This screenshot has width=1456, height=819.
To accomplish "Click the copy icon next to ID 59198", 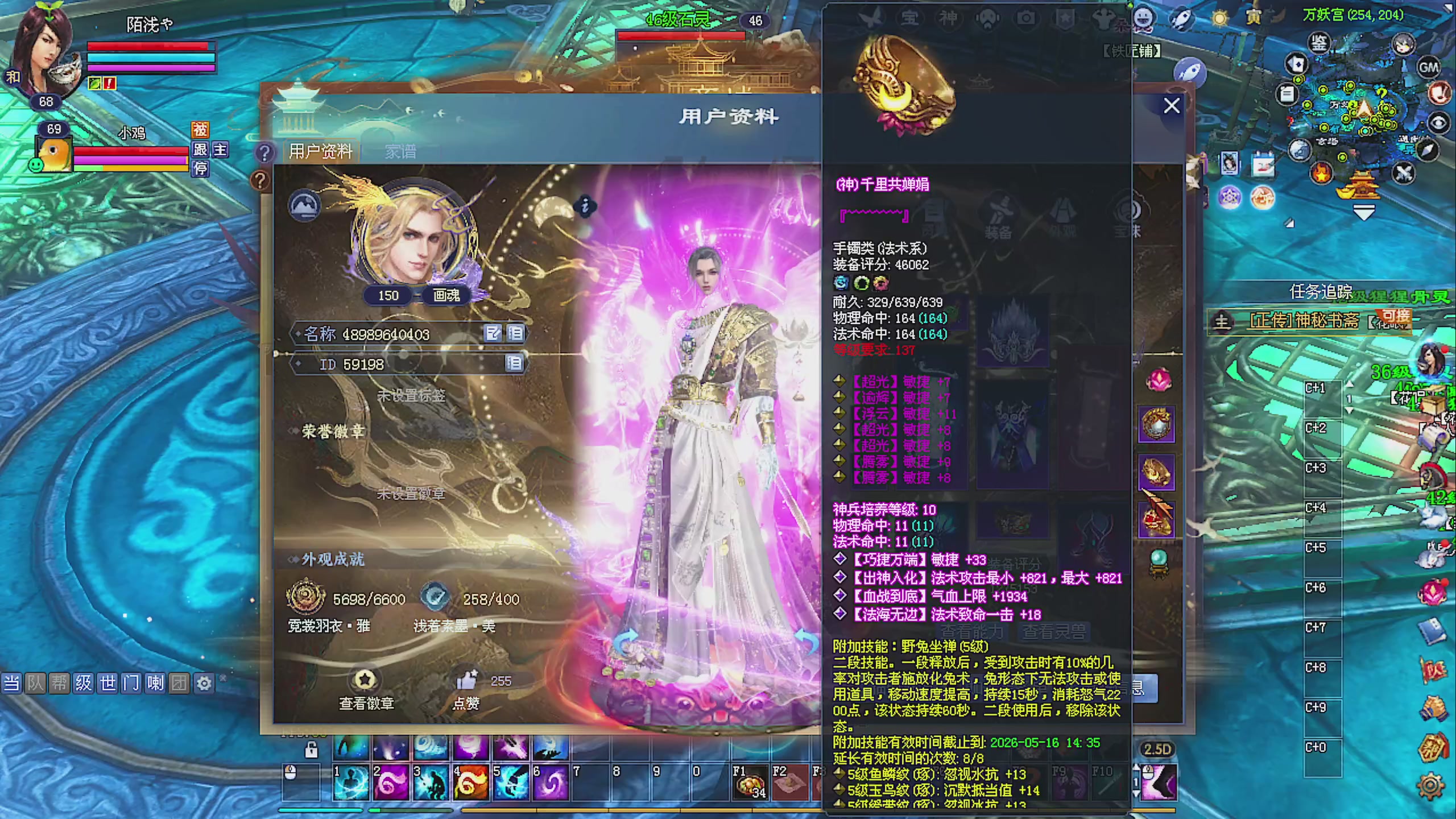I will coord(515,365).
